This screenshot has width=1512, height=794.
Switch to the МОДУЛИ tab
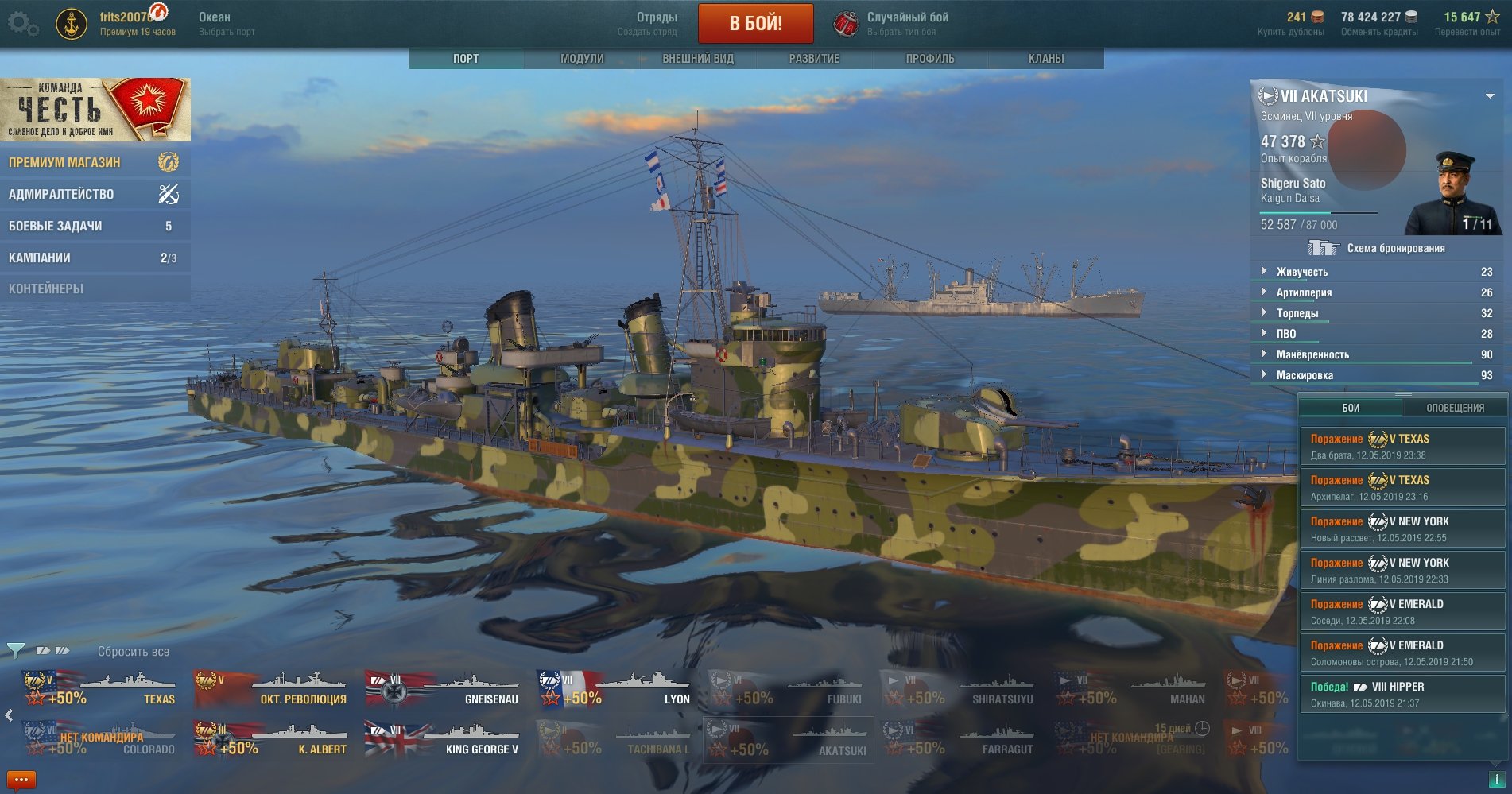582,59
